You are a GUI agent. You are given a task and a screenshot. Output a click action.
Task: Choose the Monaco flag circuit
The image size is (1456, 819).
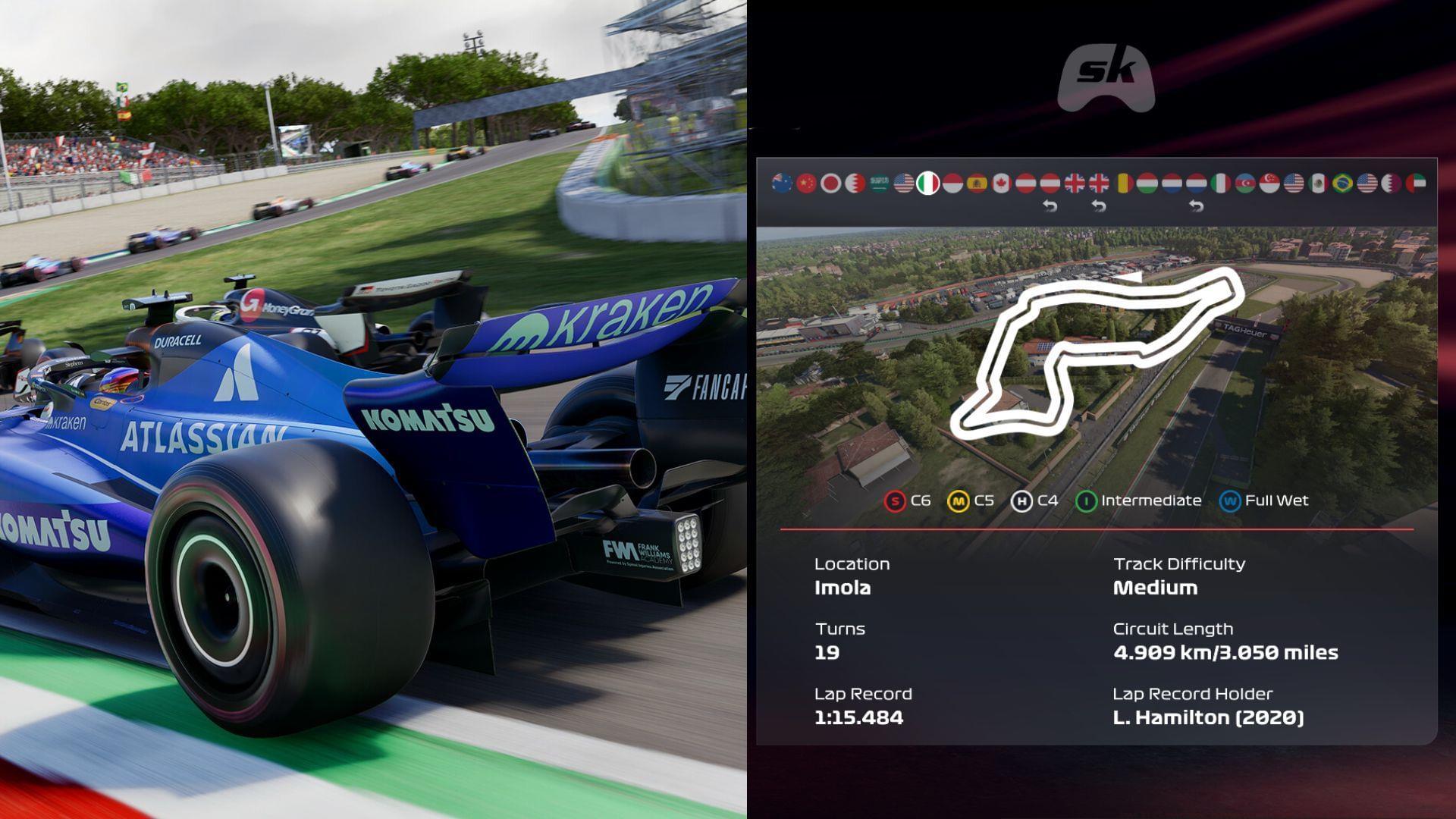point(952,183)
